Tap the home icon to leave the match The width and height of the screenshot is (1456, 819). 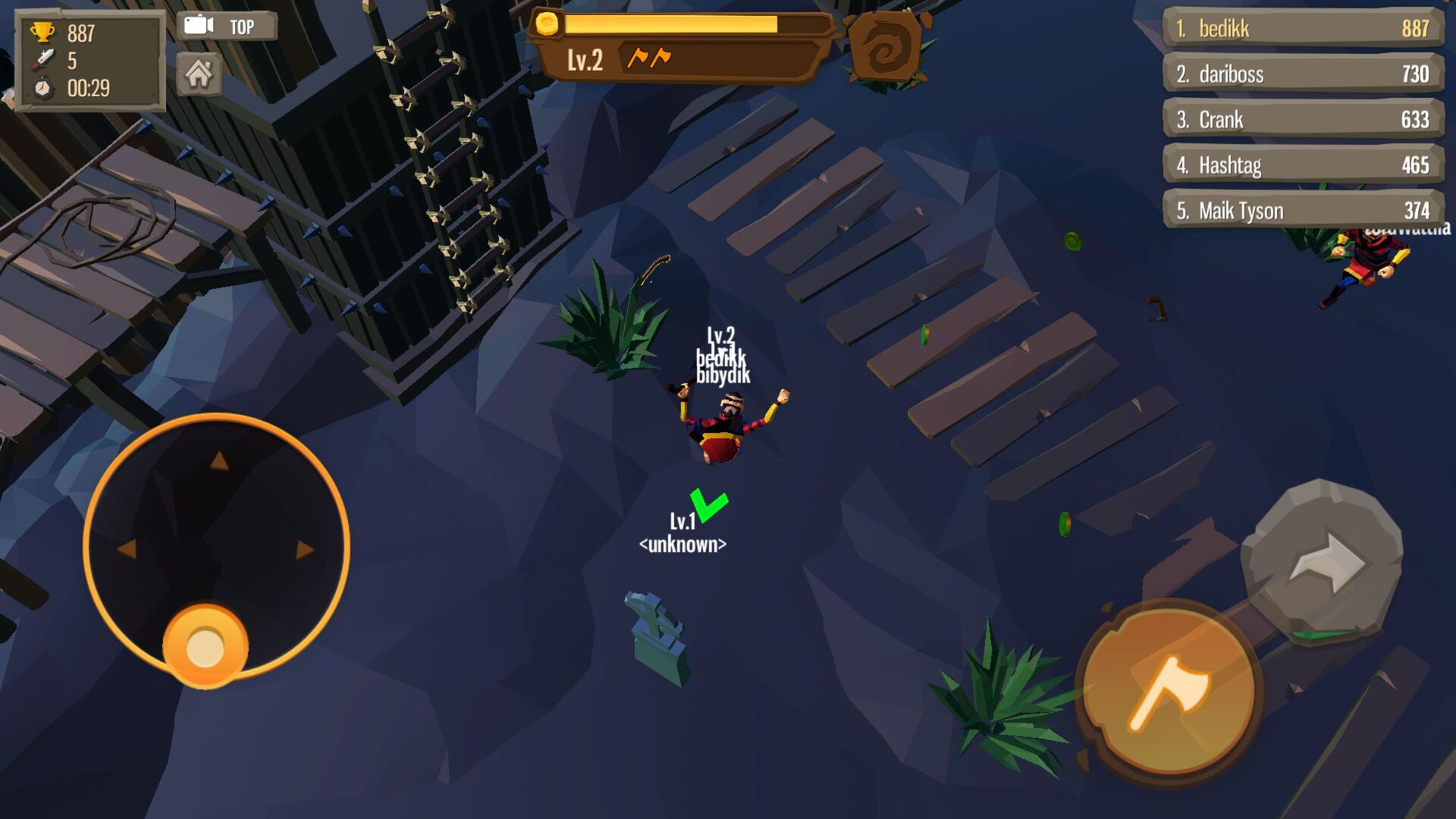pyautogui.click(x=199, y=76)
